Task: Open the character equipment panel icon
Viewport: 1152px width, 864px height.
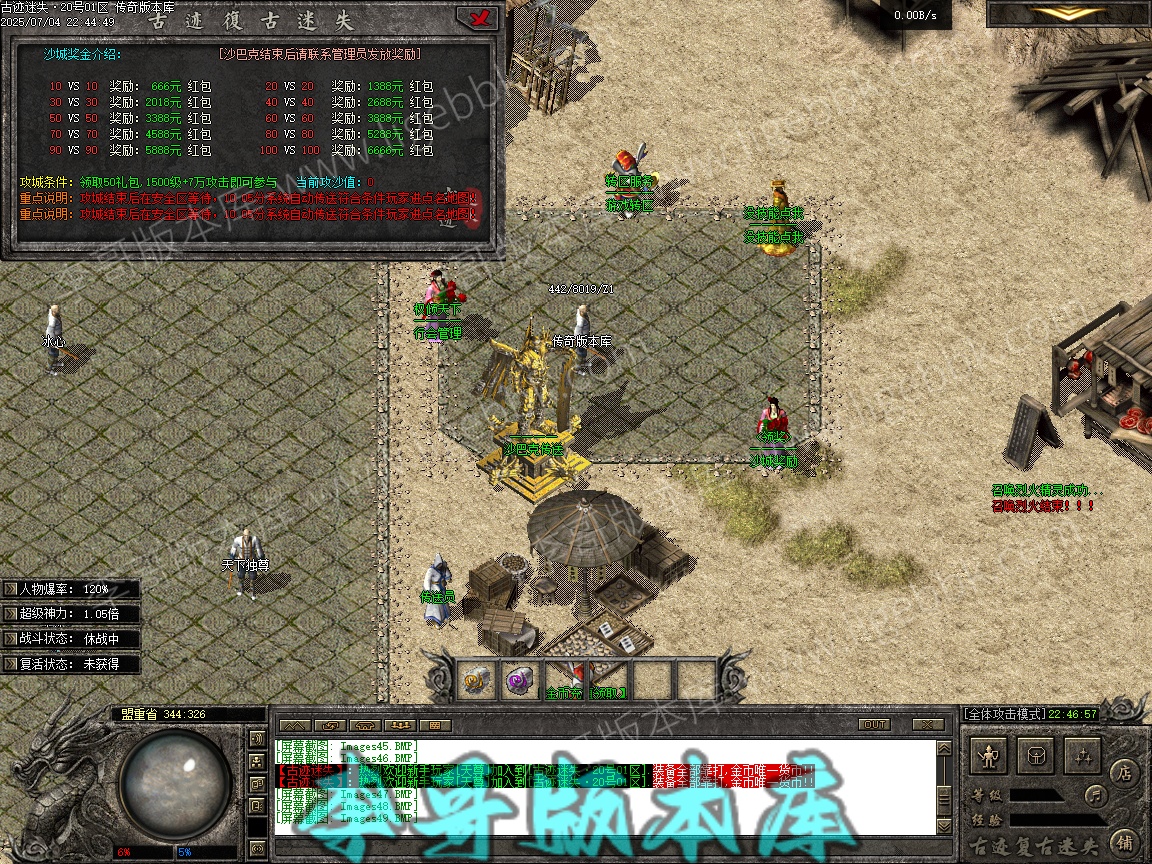Action: tap(990, 756)
